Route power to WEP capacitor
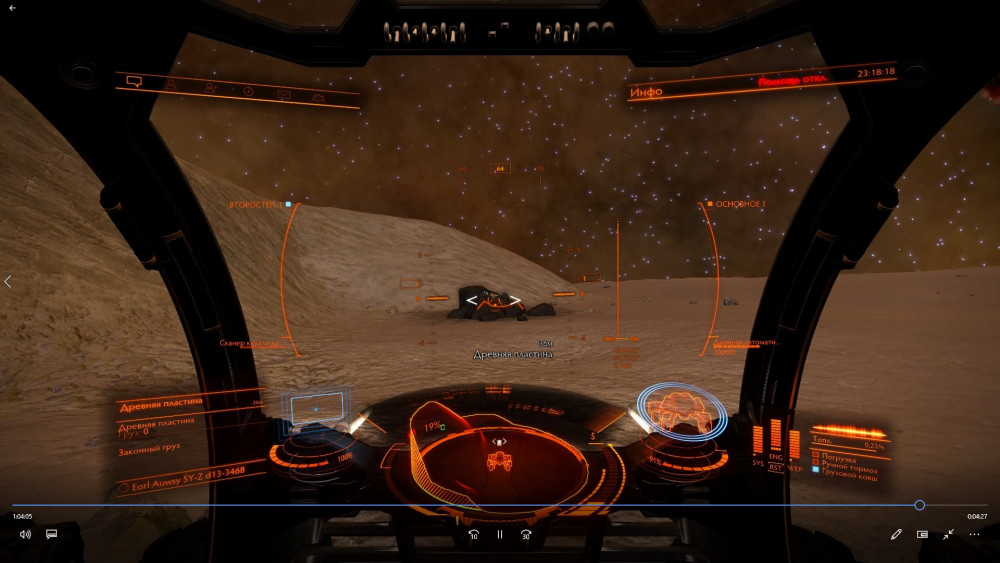1000x563 pixels. point(795,466)
